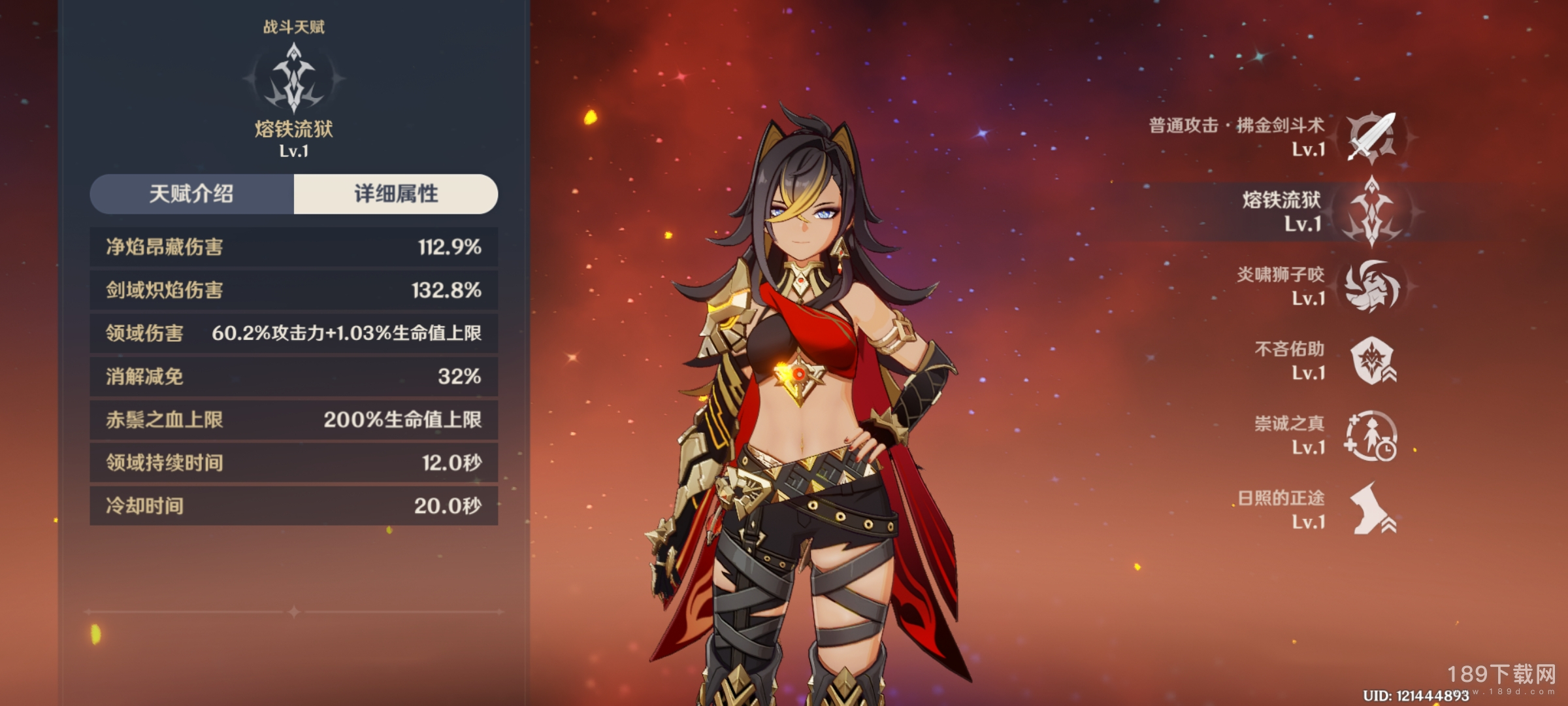Select the 详细属性 tab
The image size is (1568, 706).
tap(396, 194)
